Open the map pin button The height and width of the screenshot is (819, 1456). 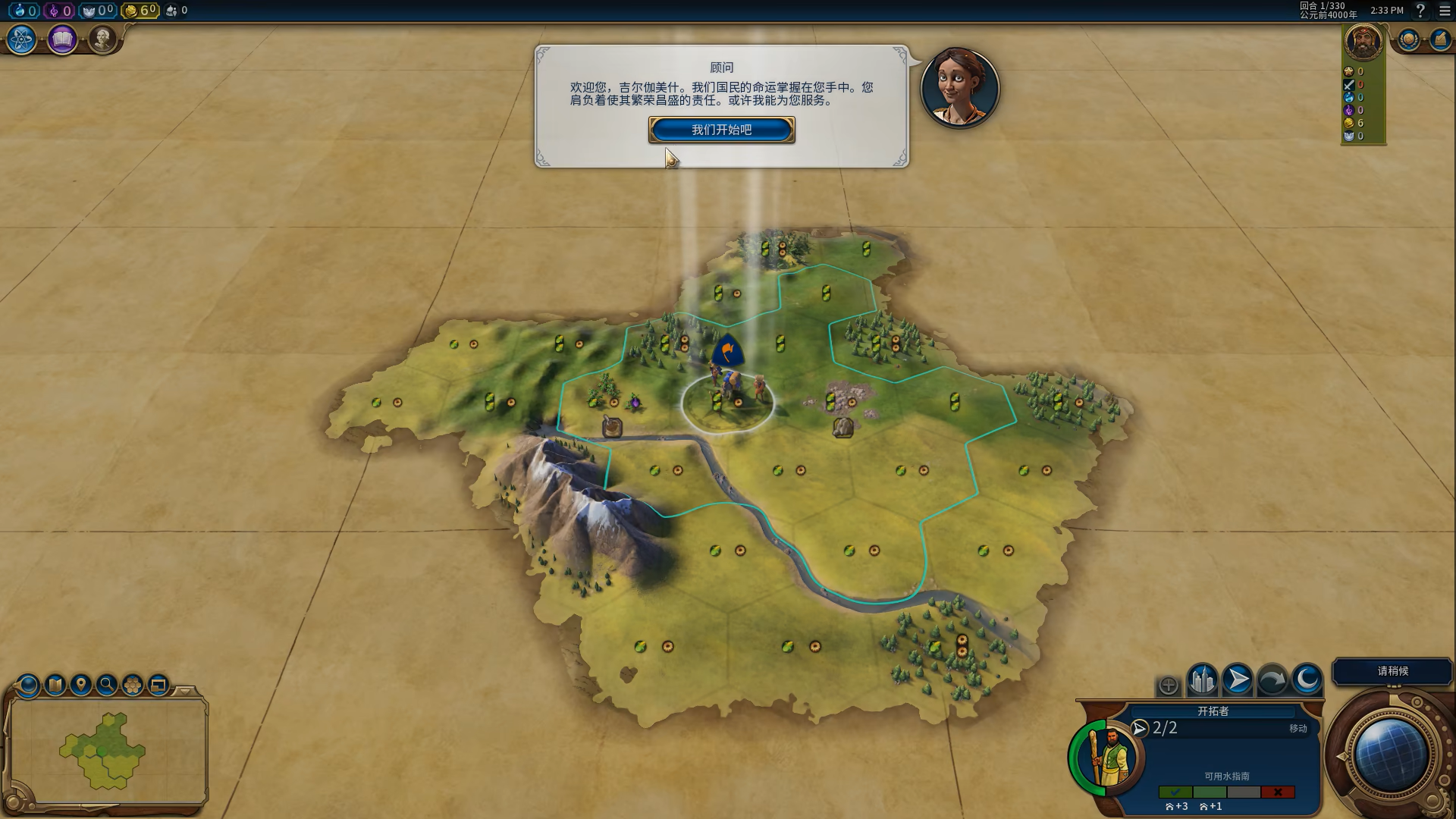(81, 686)
